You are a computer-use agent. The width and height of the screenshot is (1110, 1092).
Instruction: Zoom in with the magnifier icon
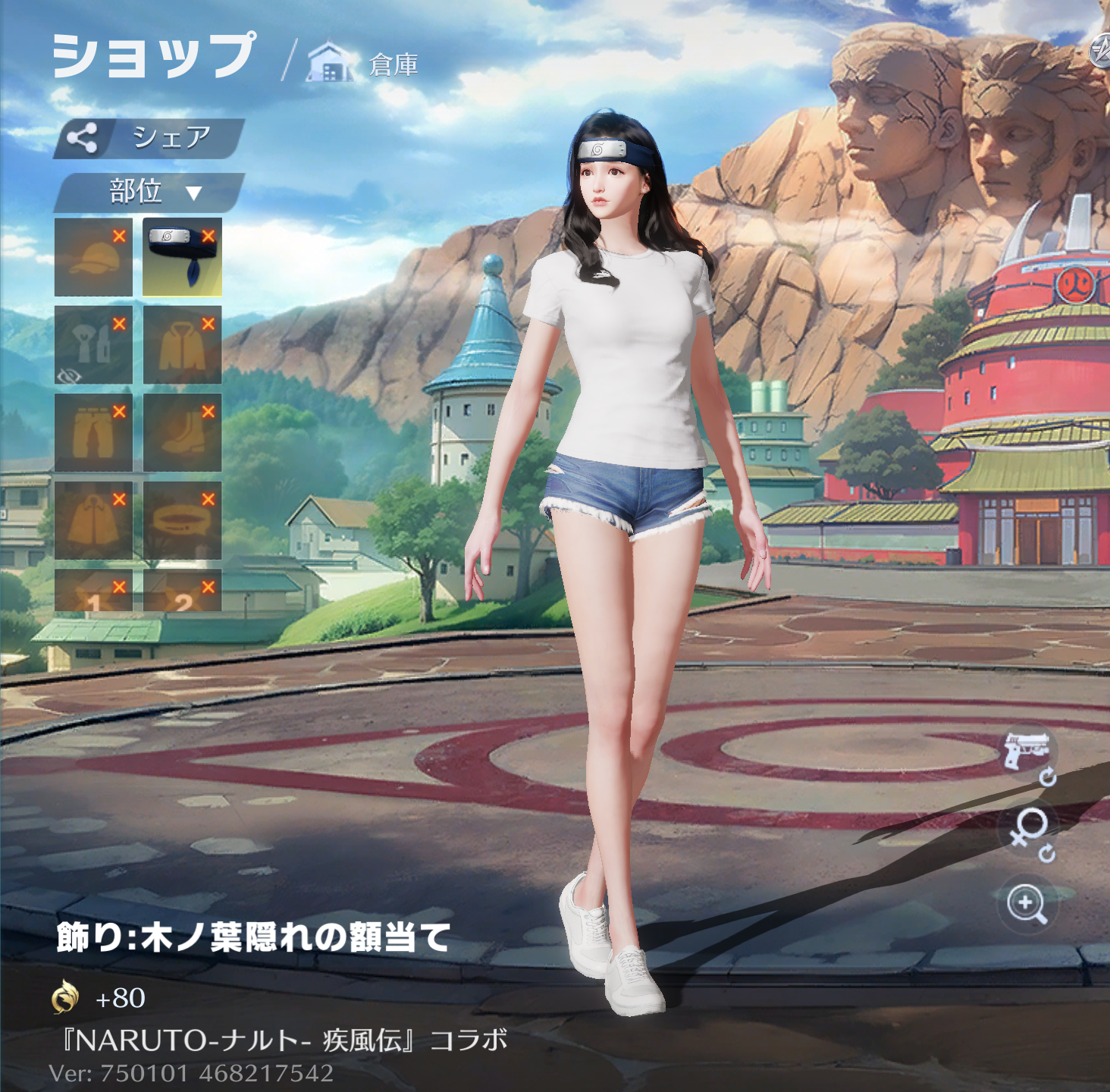click(1027, 904)
